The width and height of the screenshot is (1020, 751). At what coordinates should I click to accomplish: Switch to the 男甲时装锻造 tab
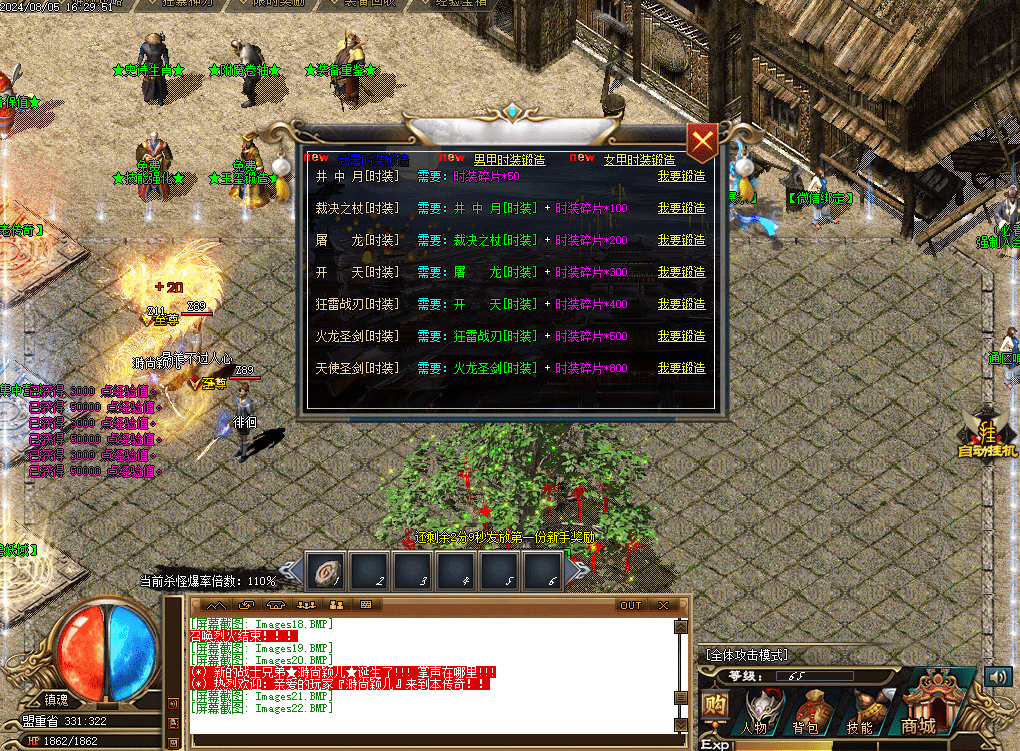pos(509,160)
